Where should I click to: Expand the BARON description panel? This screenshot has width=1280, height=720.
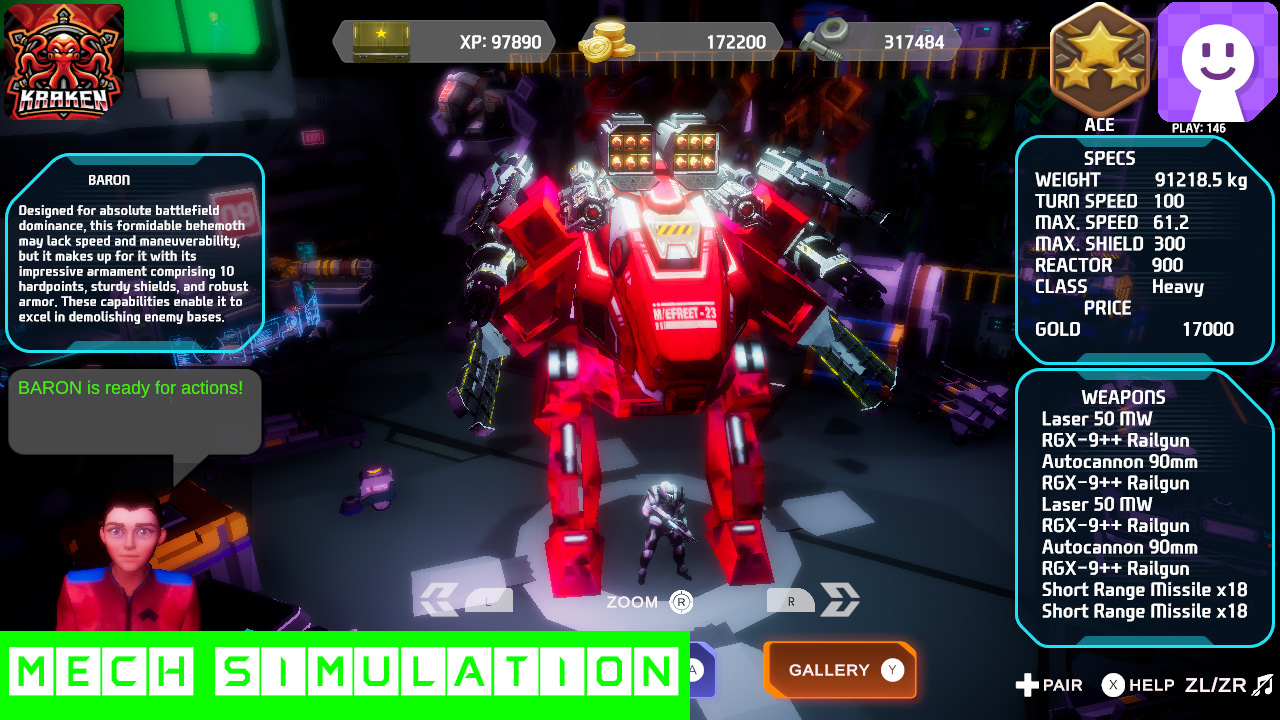135,250
